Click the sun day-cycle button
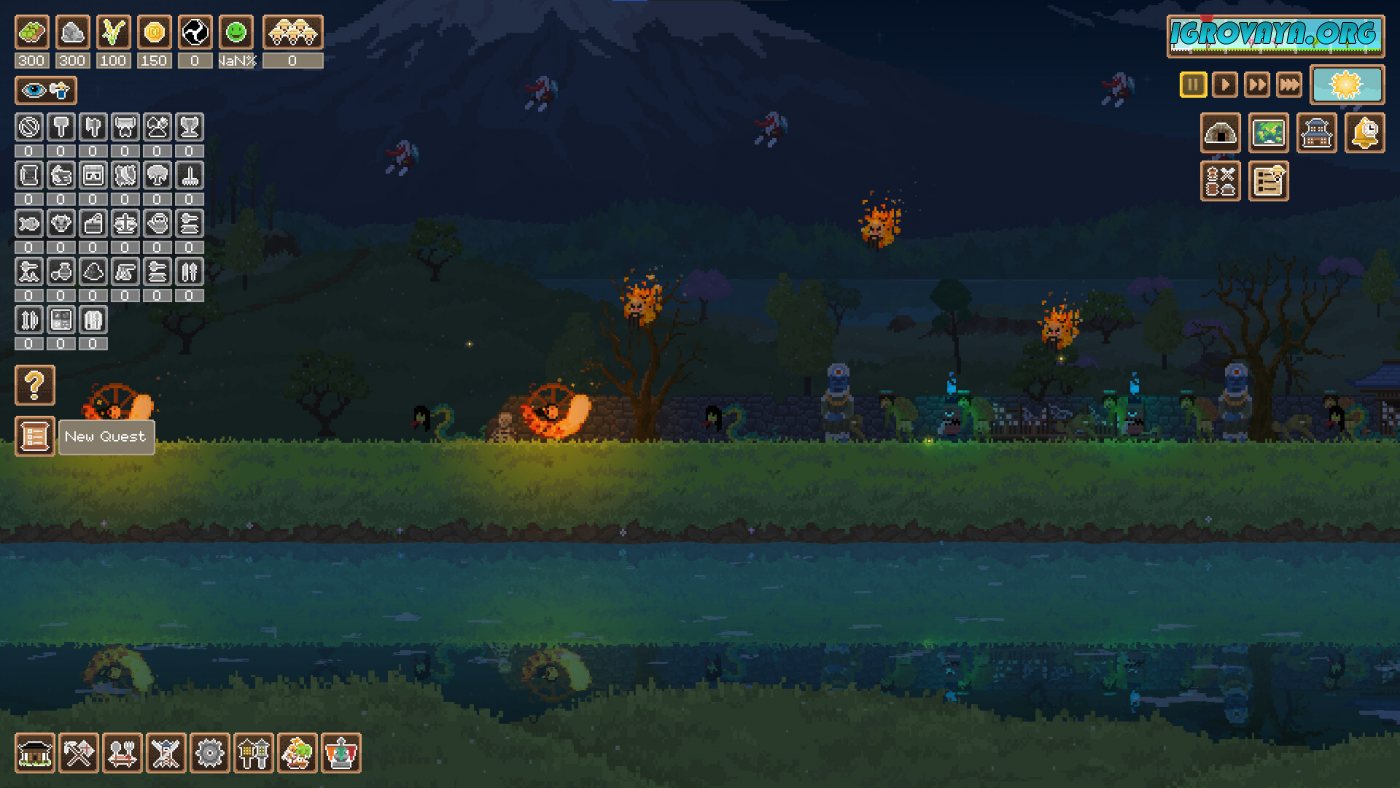 point(1347,85)
